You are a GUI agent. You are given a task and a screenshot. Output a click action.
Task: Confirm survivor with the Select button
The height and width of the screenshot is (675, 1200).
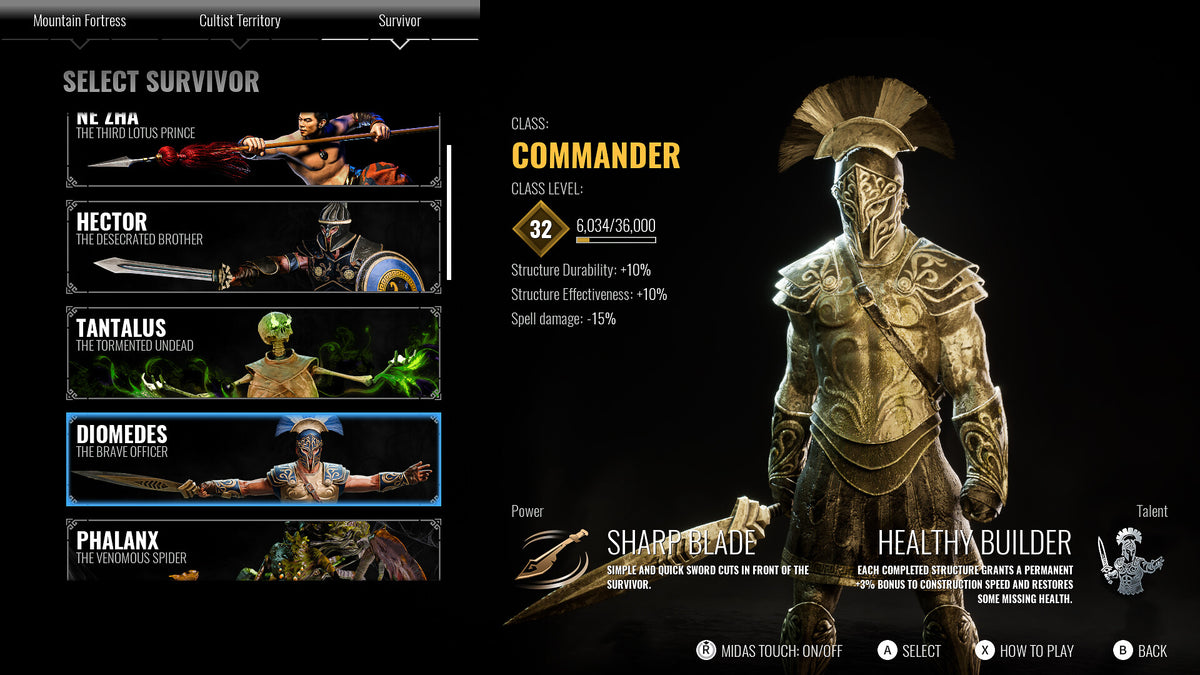click(x=909, y=651)
